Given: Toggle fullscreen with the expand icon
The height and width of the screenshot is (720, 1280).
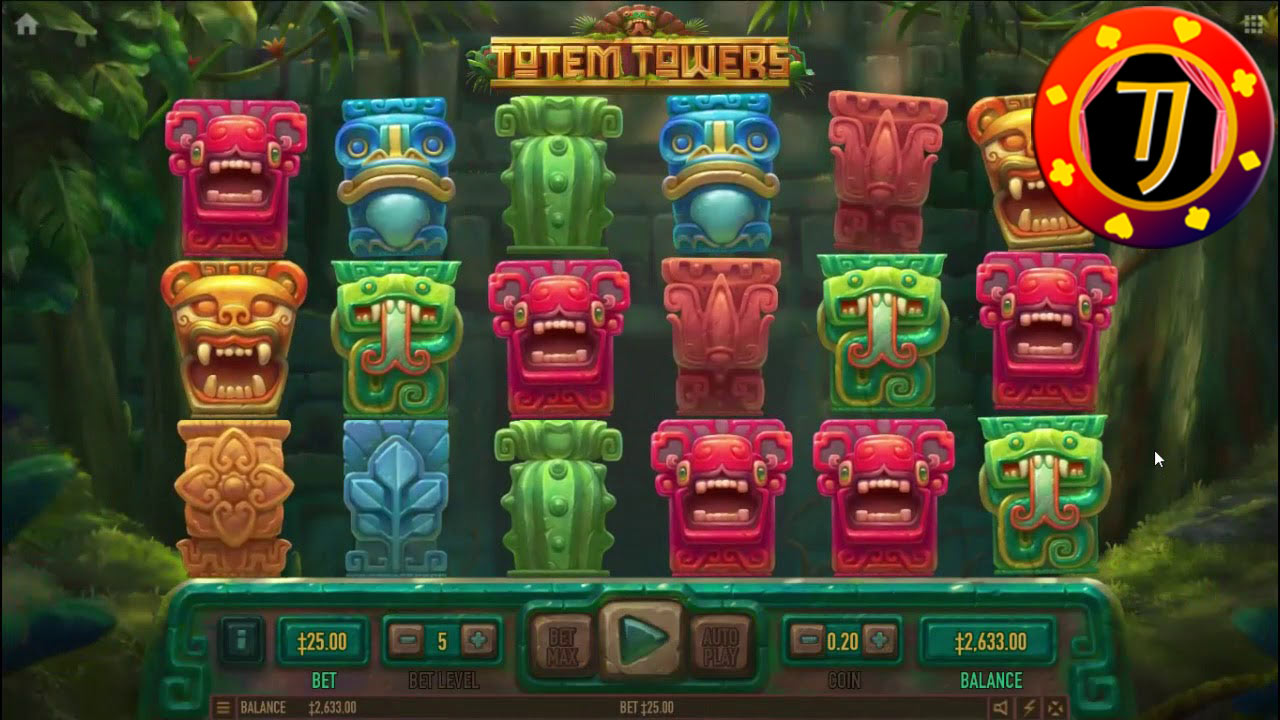Looking at the screenshot, I should click(1056, 708).
